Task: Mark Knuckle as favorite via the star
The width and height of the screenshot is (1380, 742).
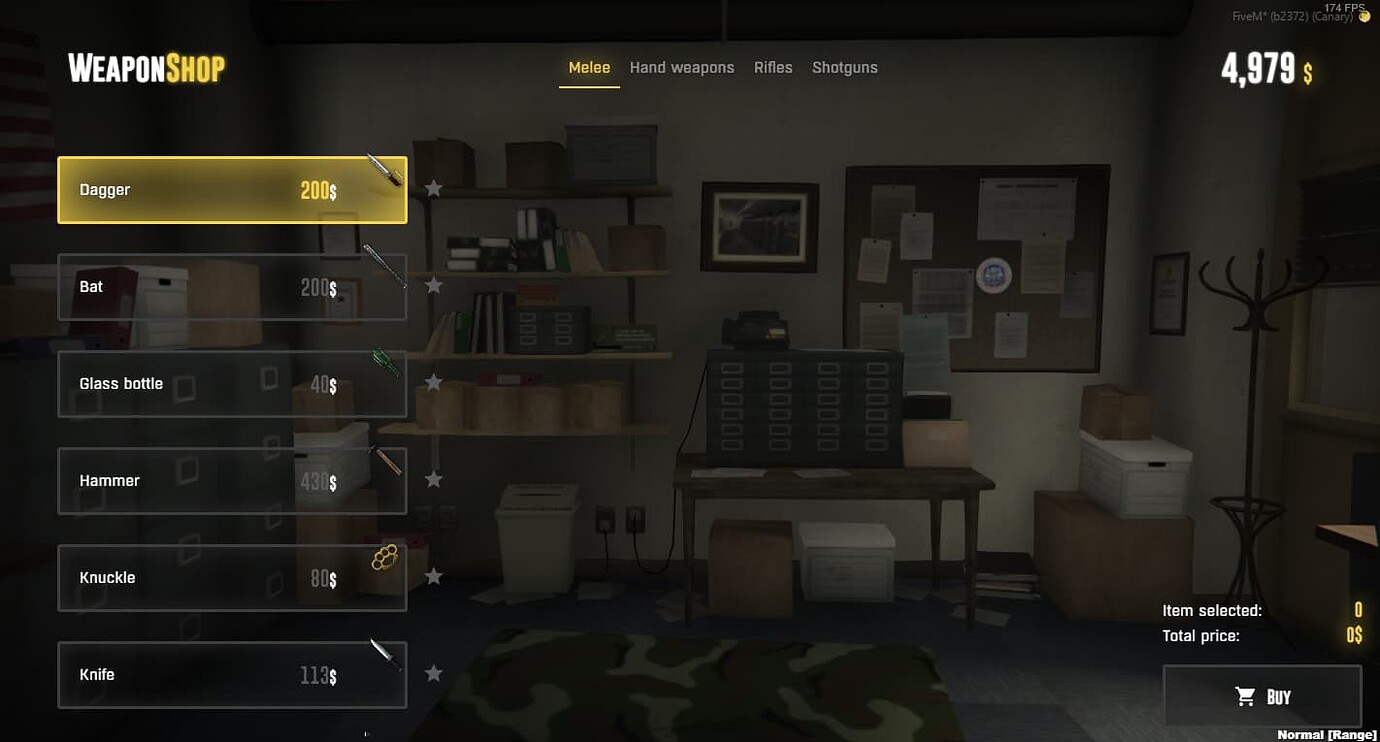Action: click(433, 576)
